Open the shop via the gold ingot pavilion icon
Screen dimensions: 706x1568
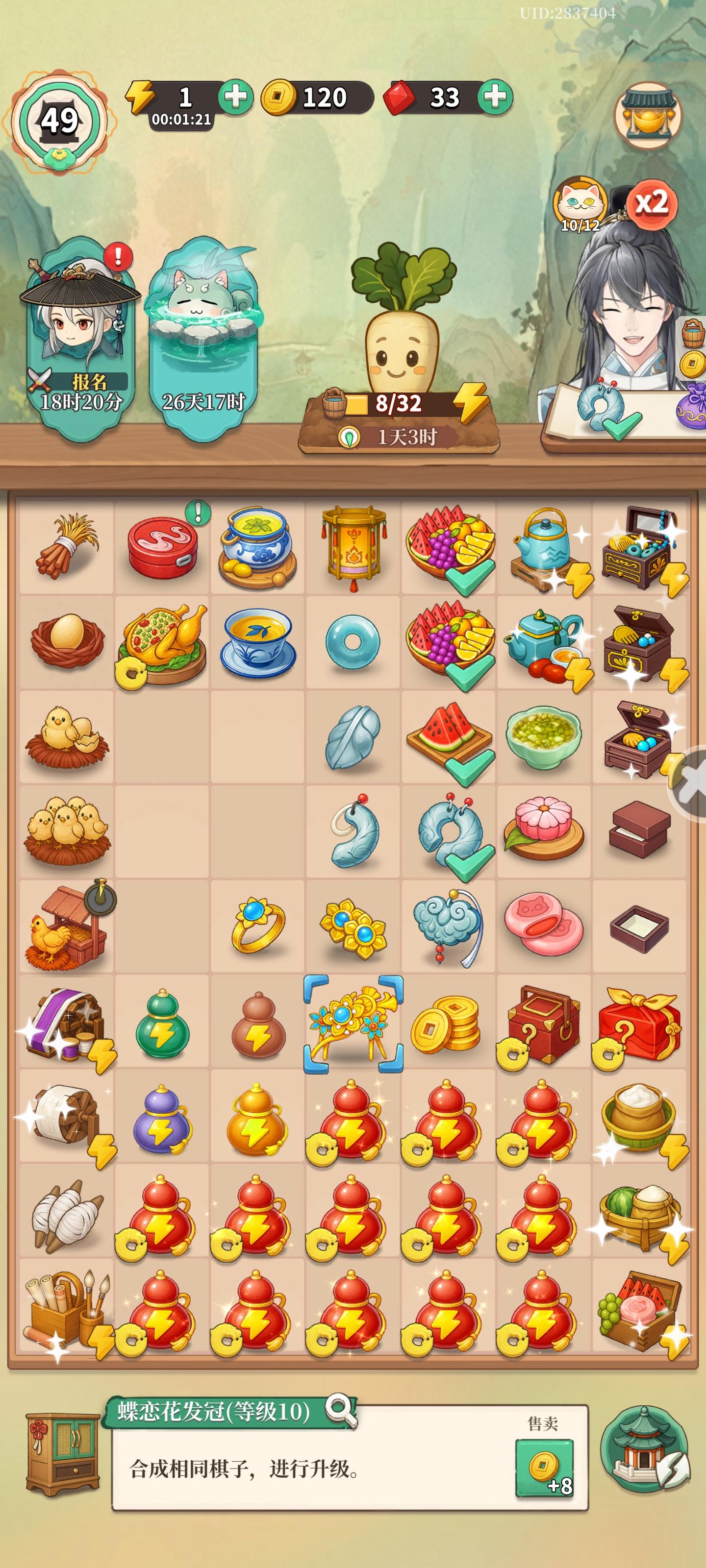647,116
